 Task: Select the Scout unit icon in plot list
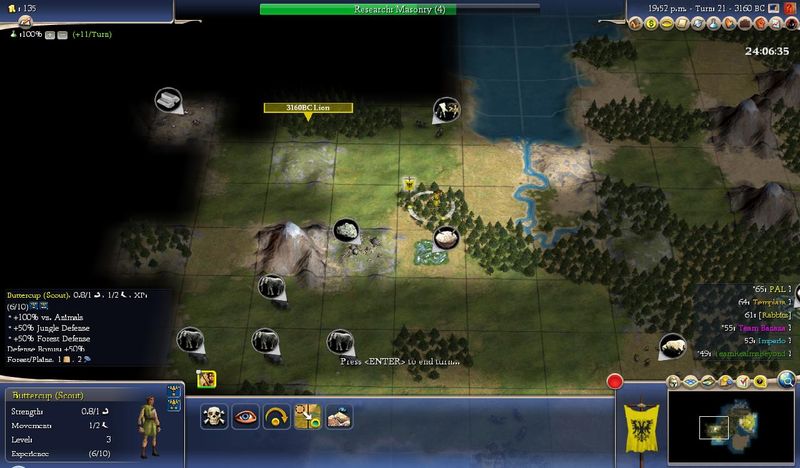click(207, 379)
